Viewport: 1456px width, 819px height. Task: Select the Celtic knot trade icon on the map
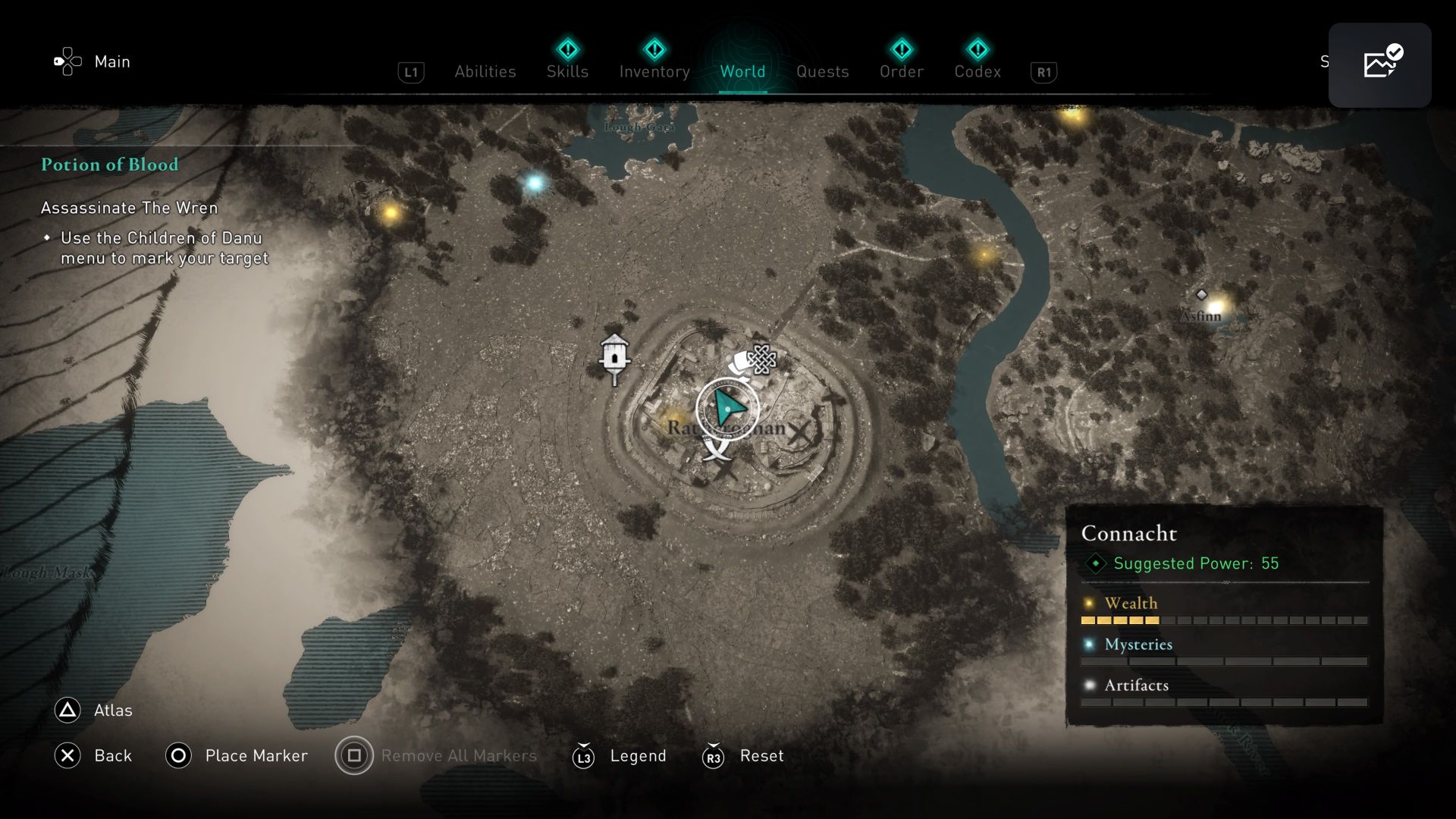[761, 358]
